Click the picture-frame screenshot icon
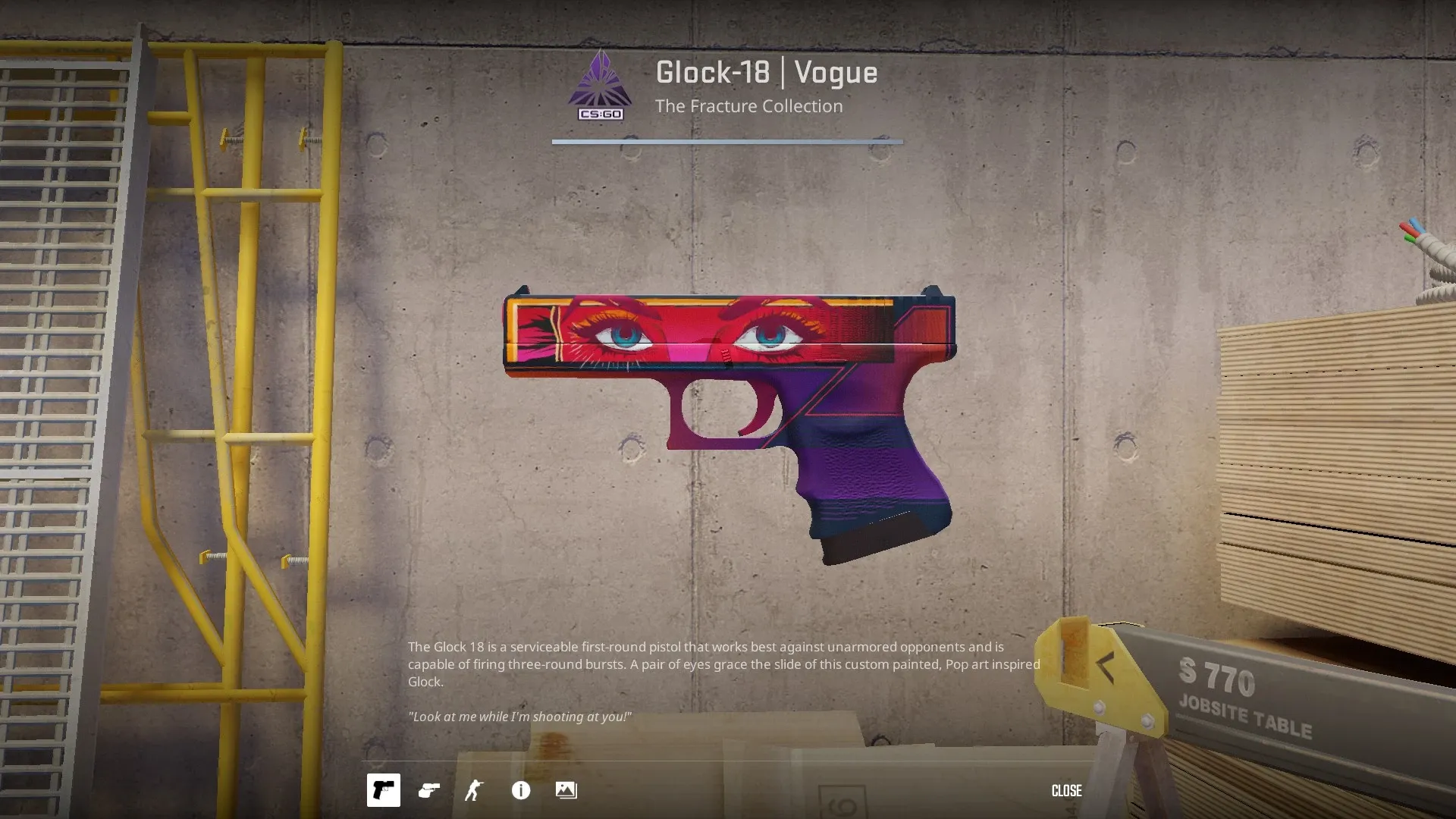Image resolution: width=1456 pixels, height=819 pixels. (566, 790)
